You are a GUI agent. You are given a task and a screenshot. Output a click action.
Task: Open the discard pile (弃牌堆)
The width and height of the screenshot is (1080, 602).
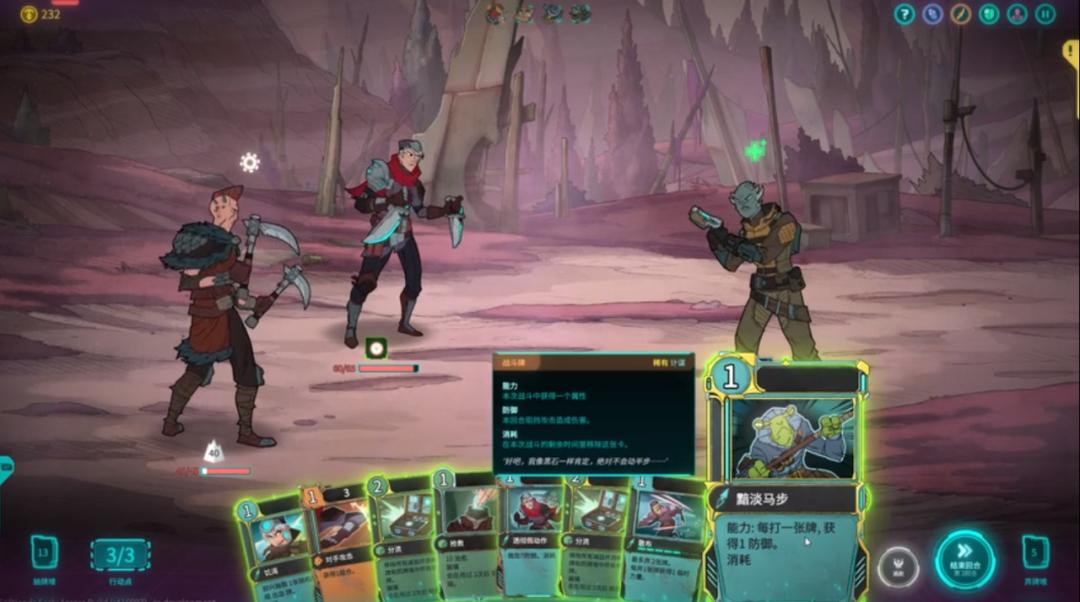coord(1035,553)
